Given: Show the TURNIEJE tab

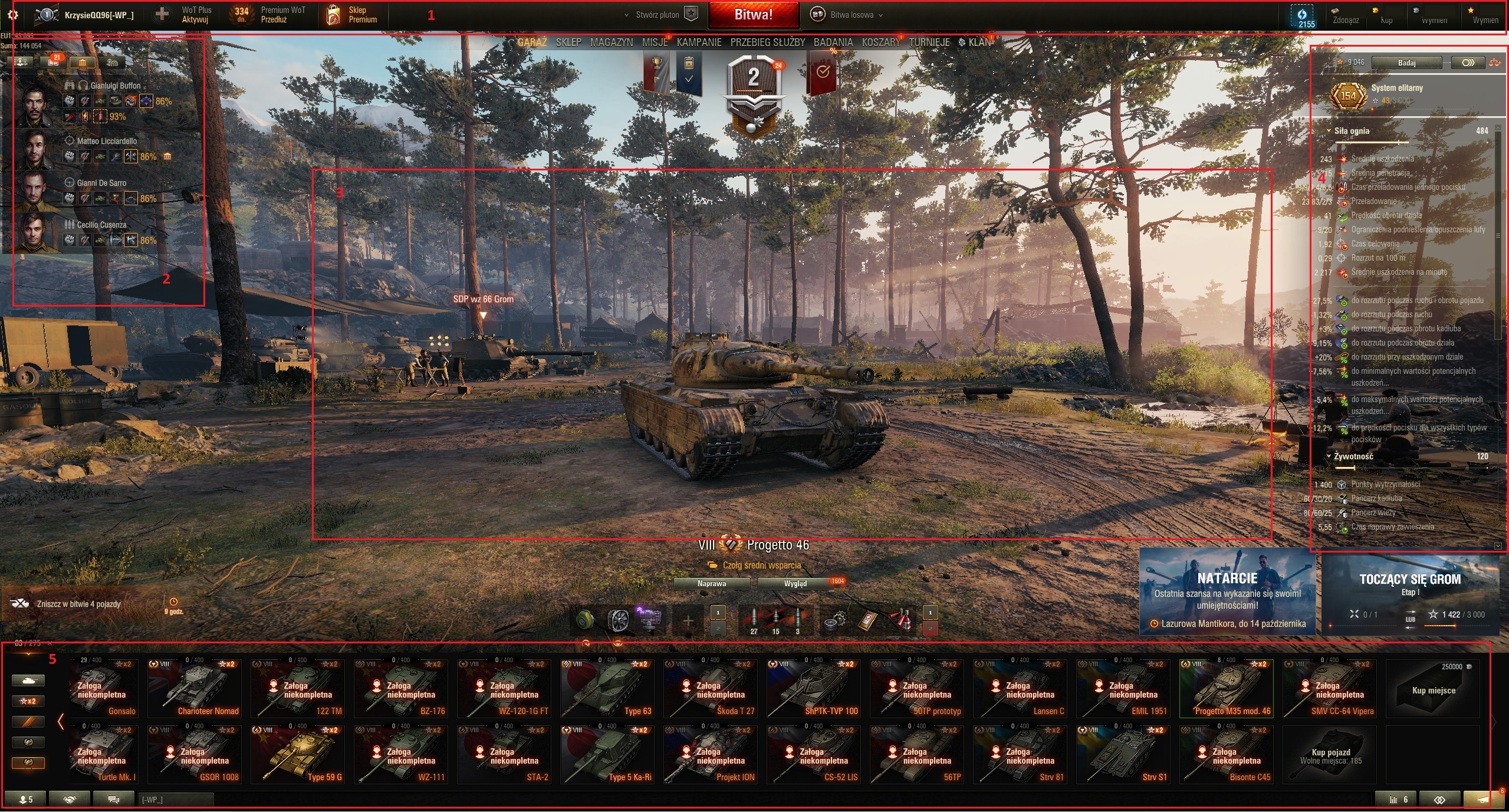Looking at the screenshot, I should (x=929, y=42).
